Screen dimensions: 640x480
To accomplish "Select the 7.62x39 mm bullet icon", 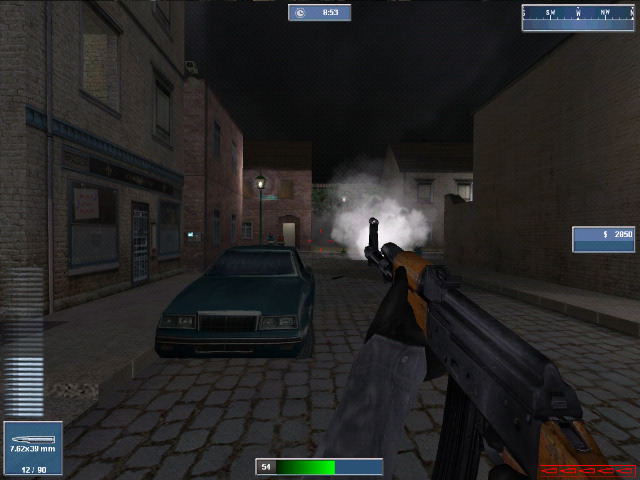I will click(x=26, y=438).
